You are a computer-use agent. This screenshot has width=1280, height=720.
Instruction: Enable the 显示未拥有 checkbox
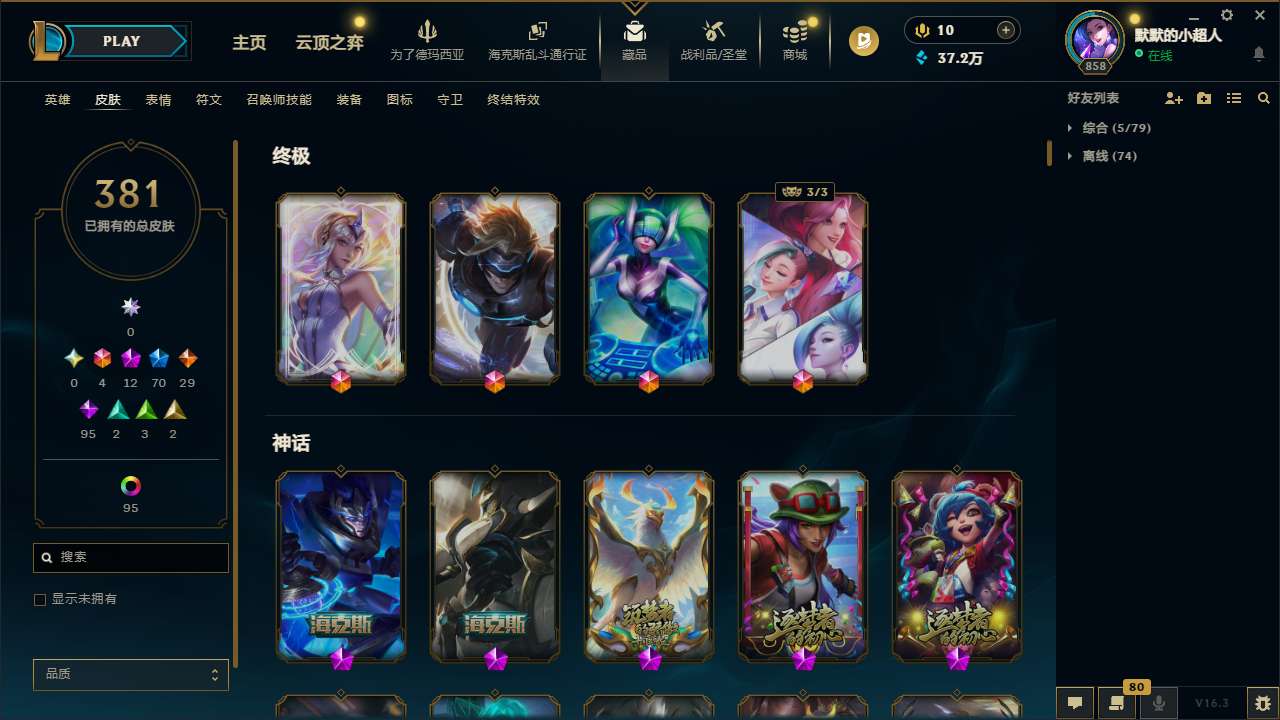40,599
